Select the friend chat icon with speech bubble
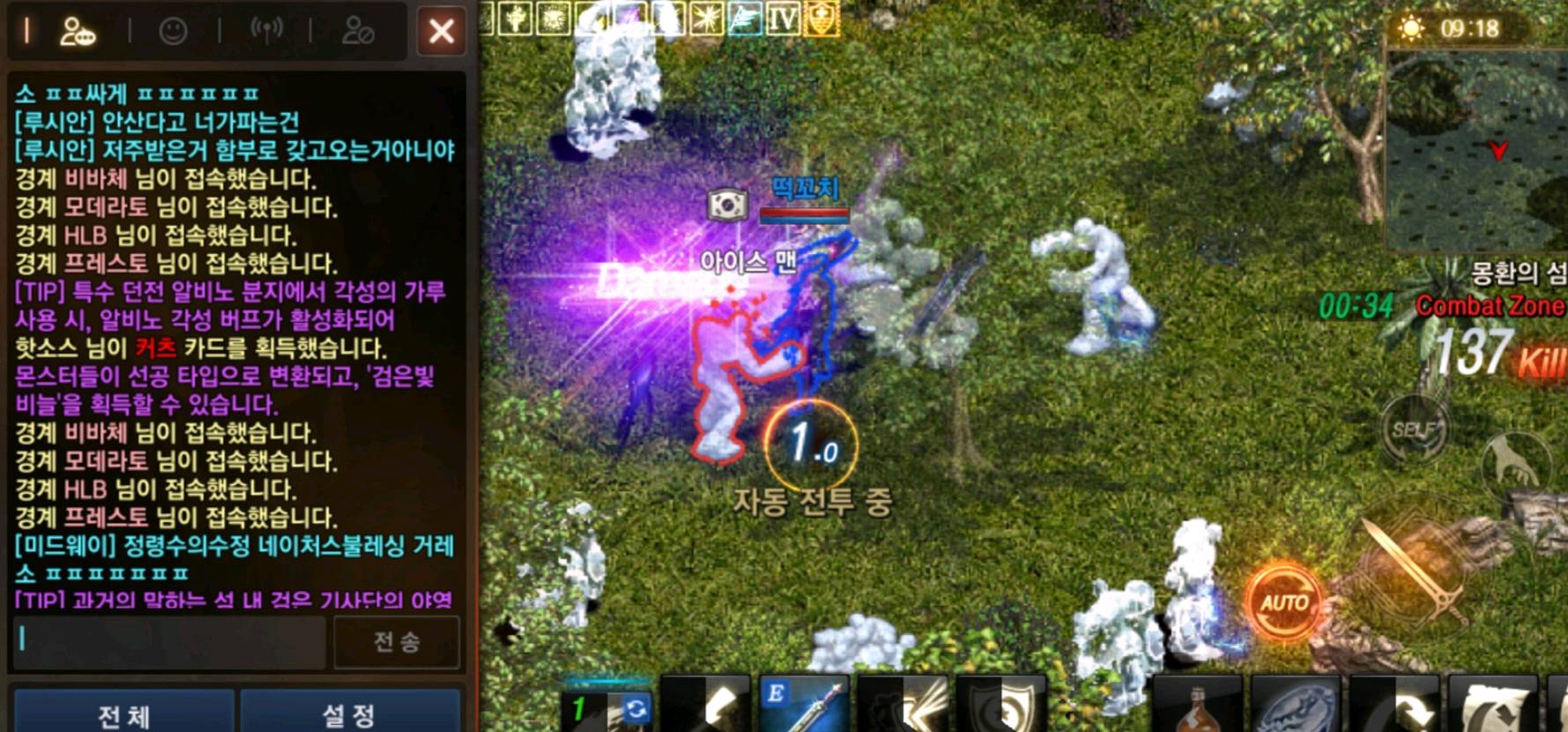 [x=78, y=32]
